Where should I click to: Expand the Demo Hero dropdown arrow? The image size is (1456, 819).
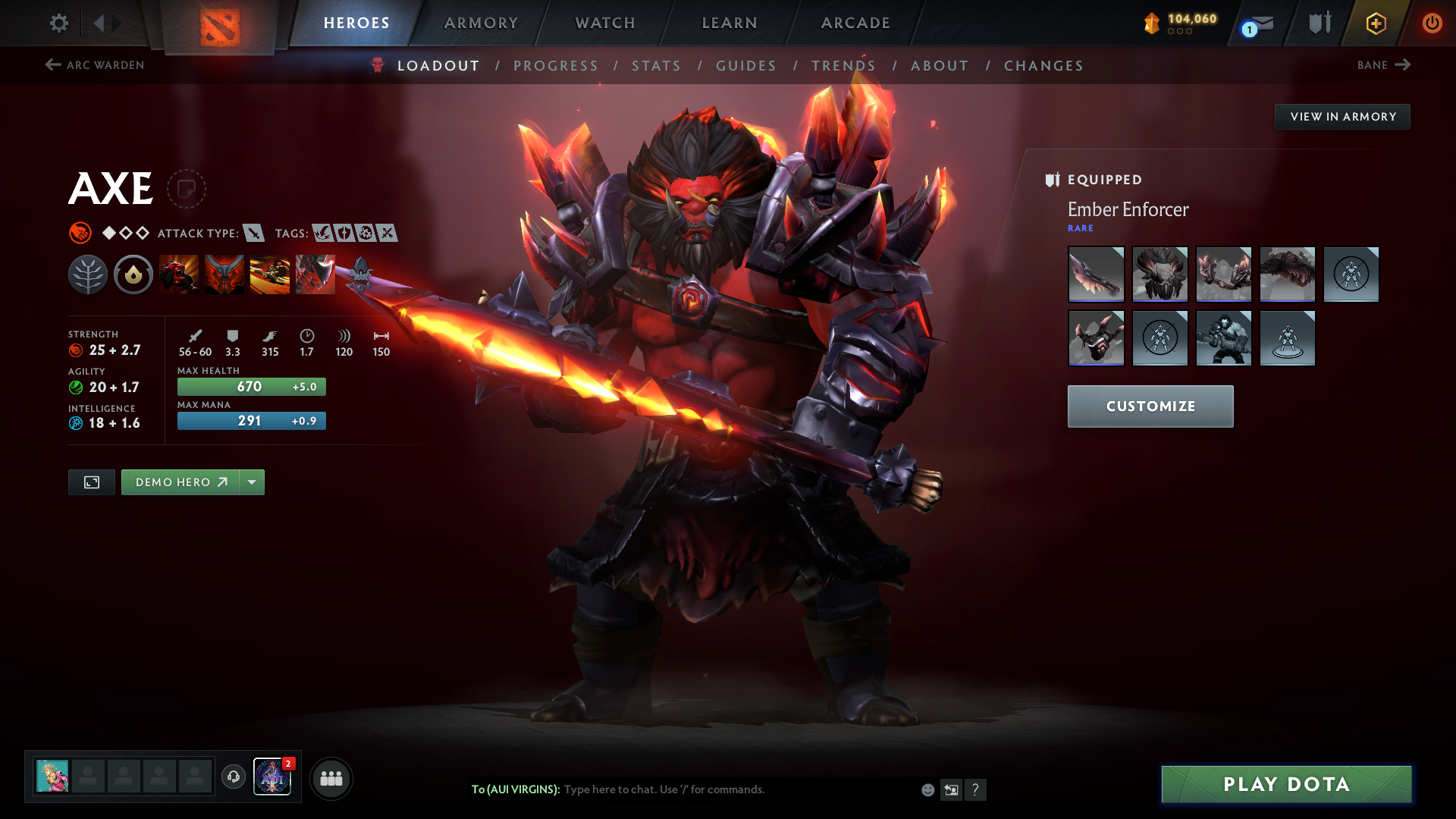tap(252, 482)
